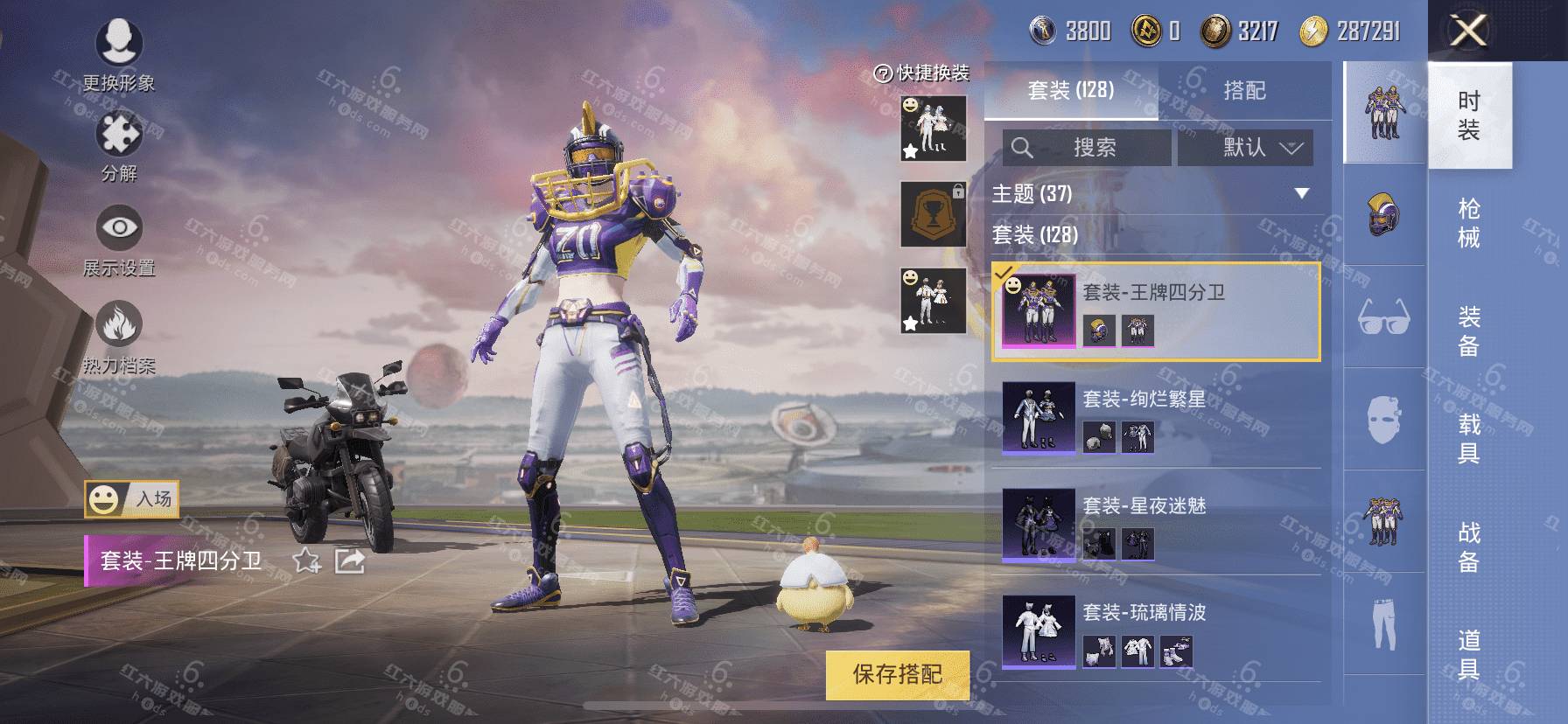Save the outfit with 保存搭配
This screenshot has width=1568, height=724.
pyautogui.click(x=897, y=674)
